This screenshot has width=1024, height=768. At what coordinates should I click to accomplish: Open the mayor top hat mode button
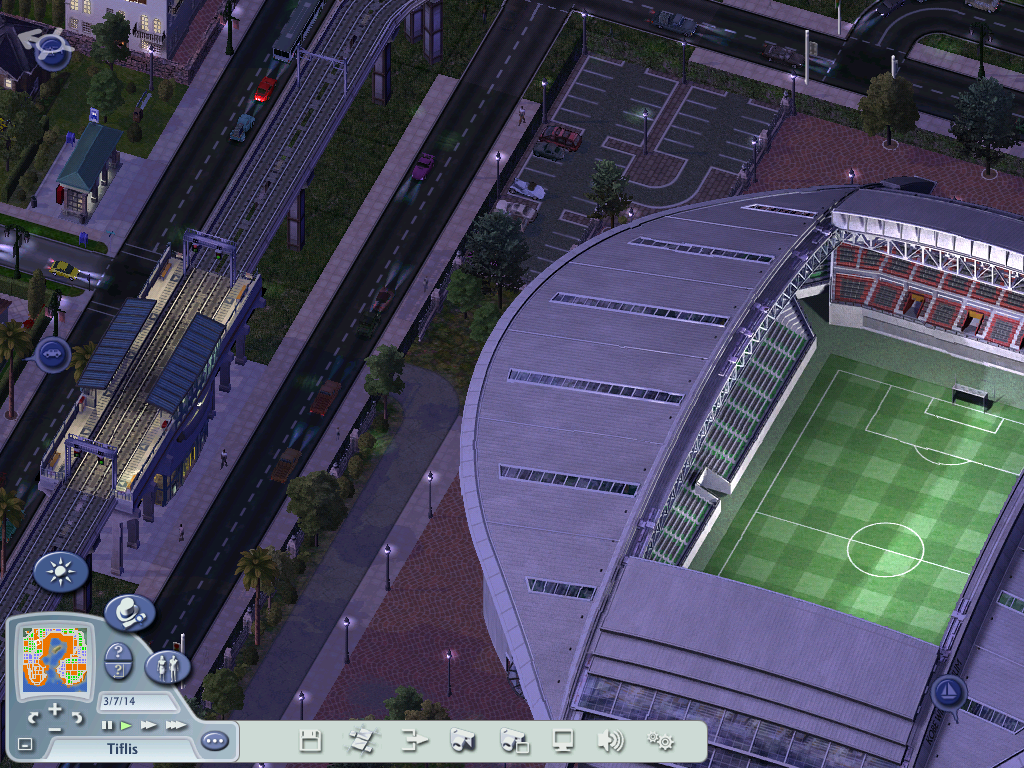click(x=129, y=612)
